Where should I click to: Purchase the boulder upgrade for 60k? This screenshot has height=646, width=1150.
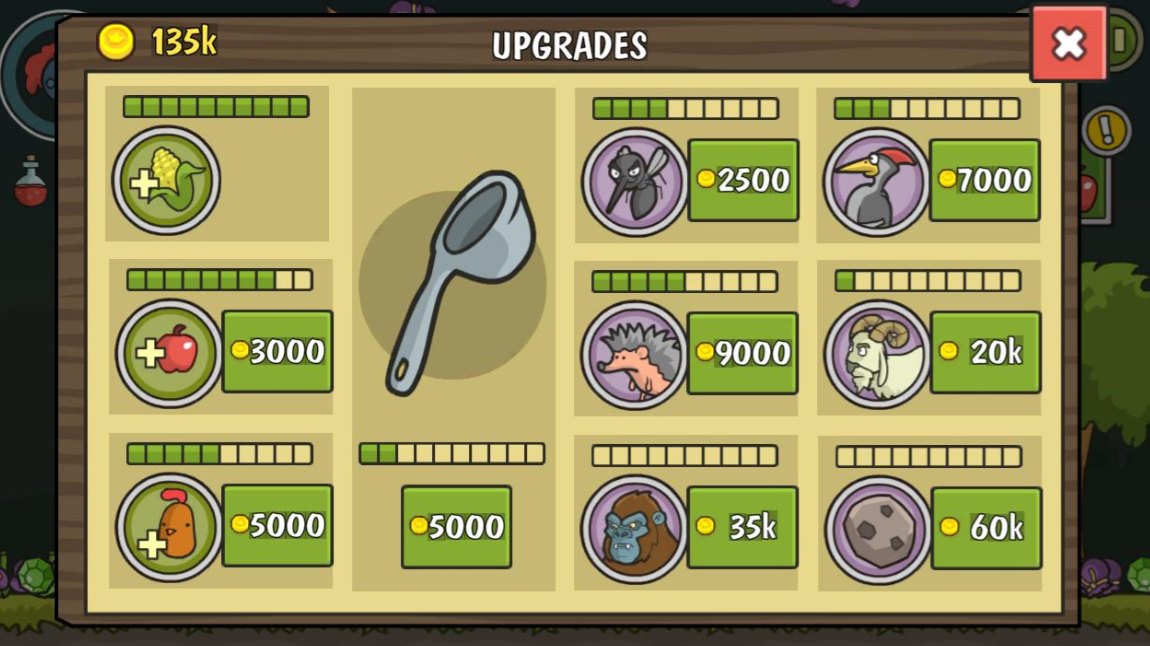[x=986, y=528]
